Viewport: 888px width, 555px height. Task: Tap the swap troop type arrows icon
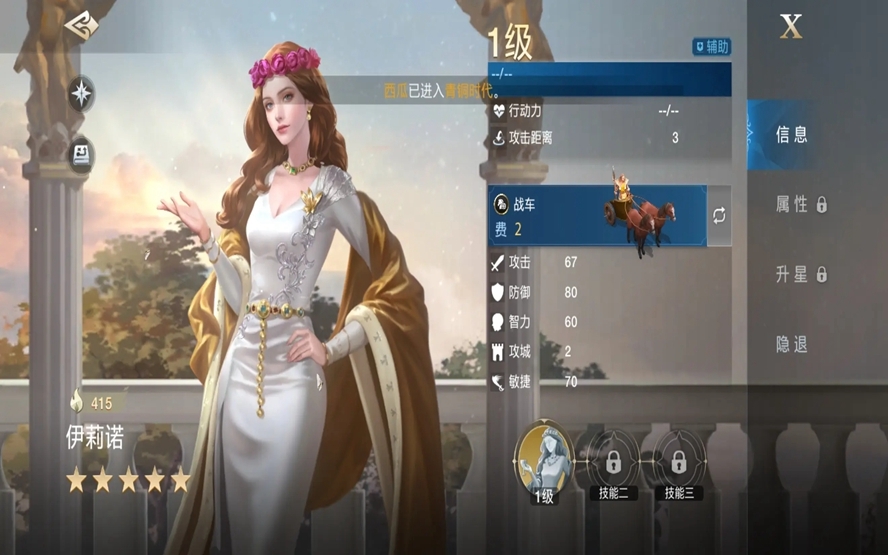coord(719,216)
